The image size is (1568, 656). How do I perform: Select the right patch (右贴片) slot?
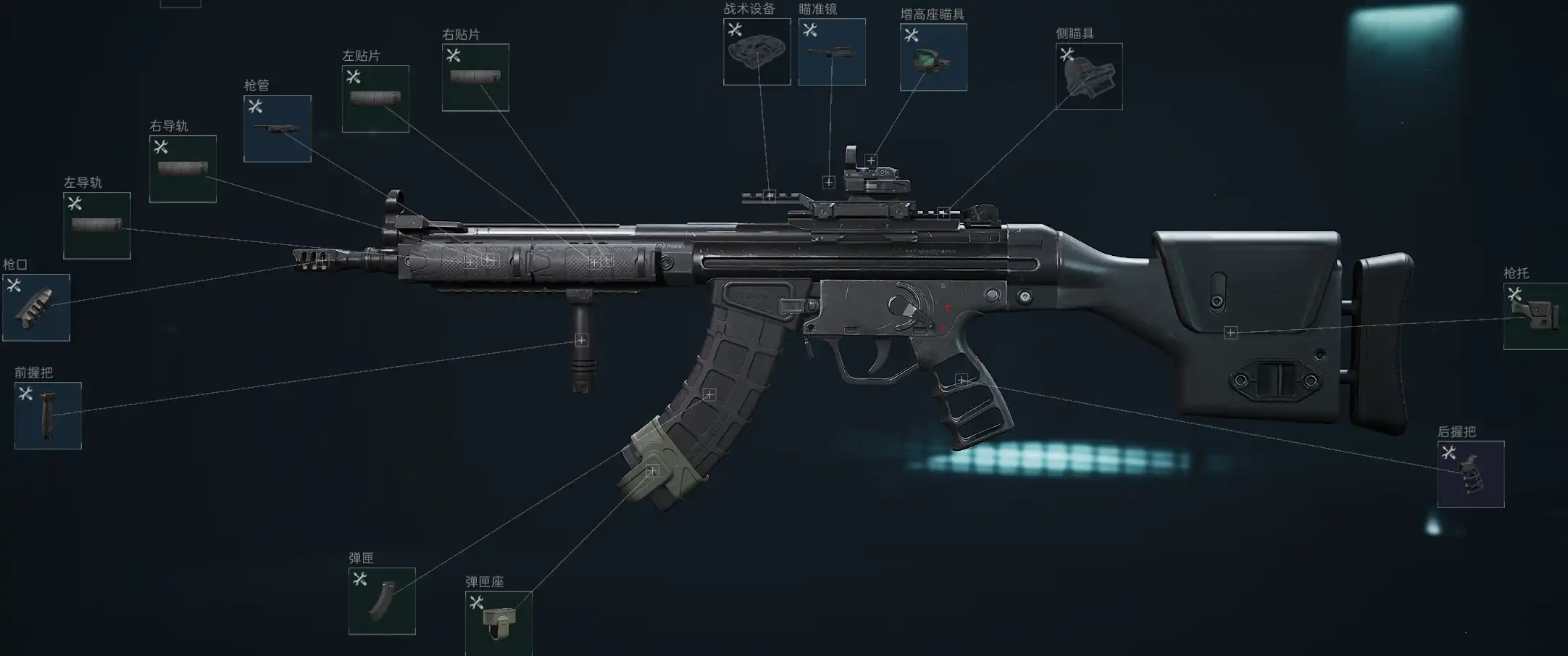pos(475,78)
